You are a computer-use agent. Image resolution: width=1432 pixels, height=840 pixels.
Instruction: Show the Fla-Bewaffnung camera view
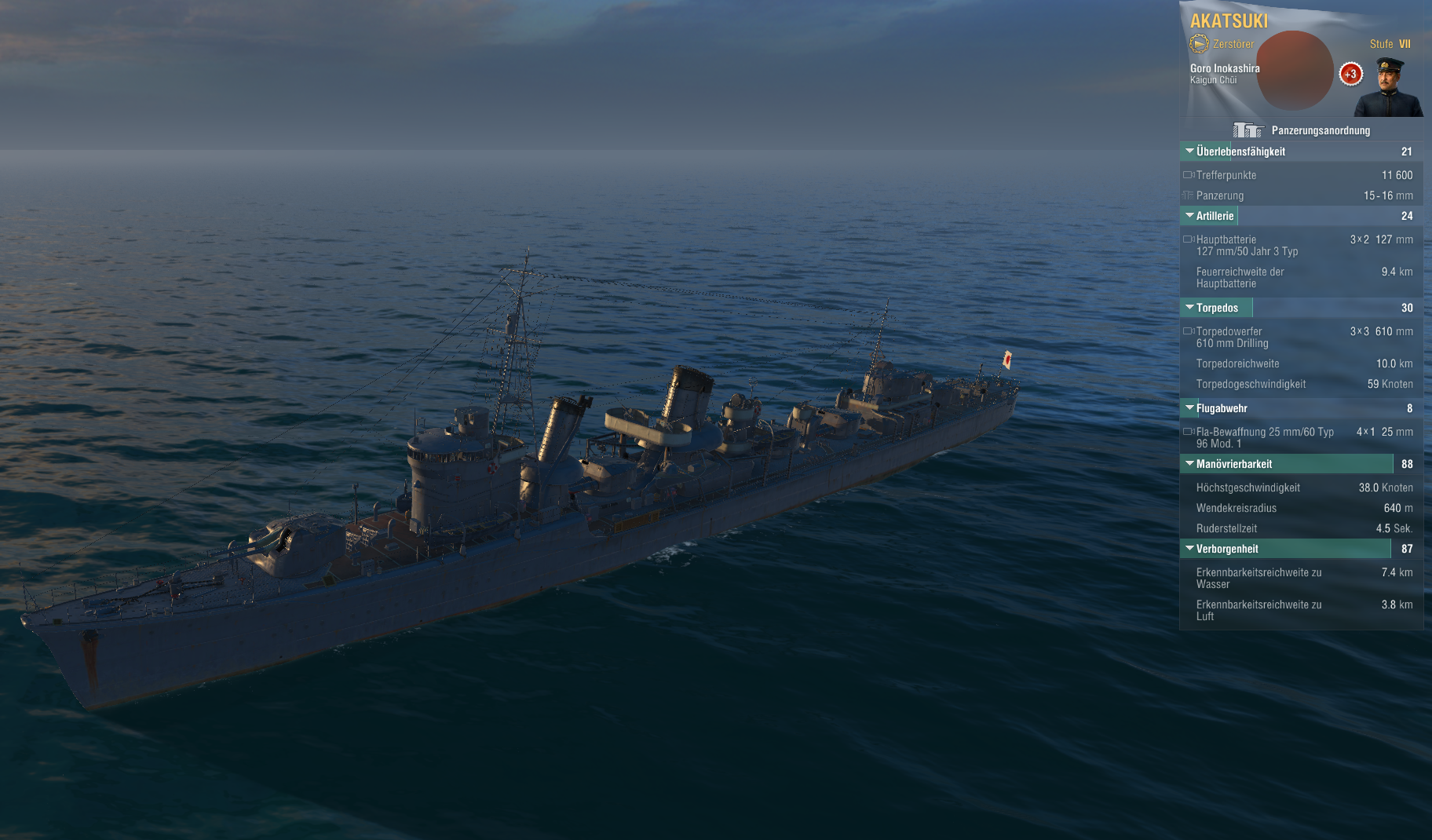pyautogui.click(x=1189, y=432)
